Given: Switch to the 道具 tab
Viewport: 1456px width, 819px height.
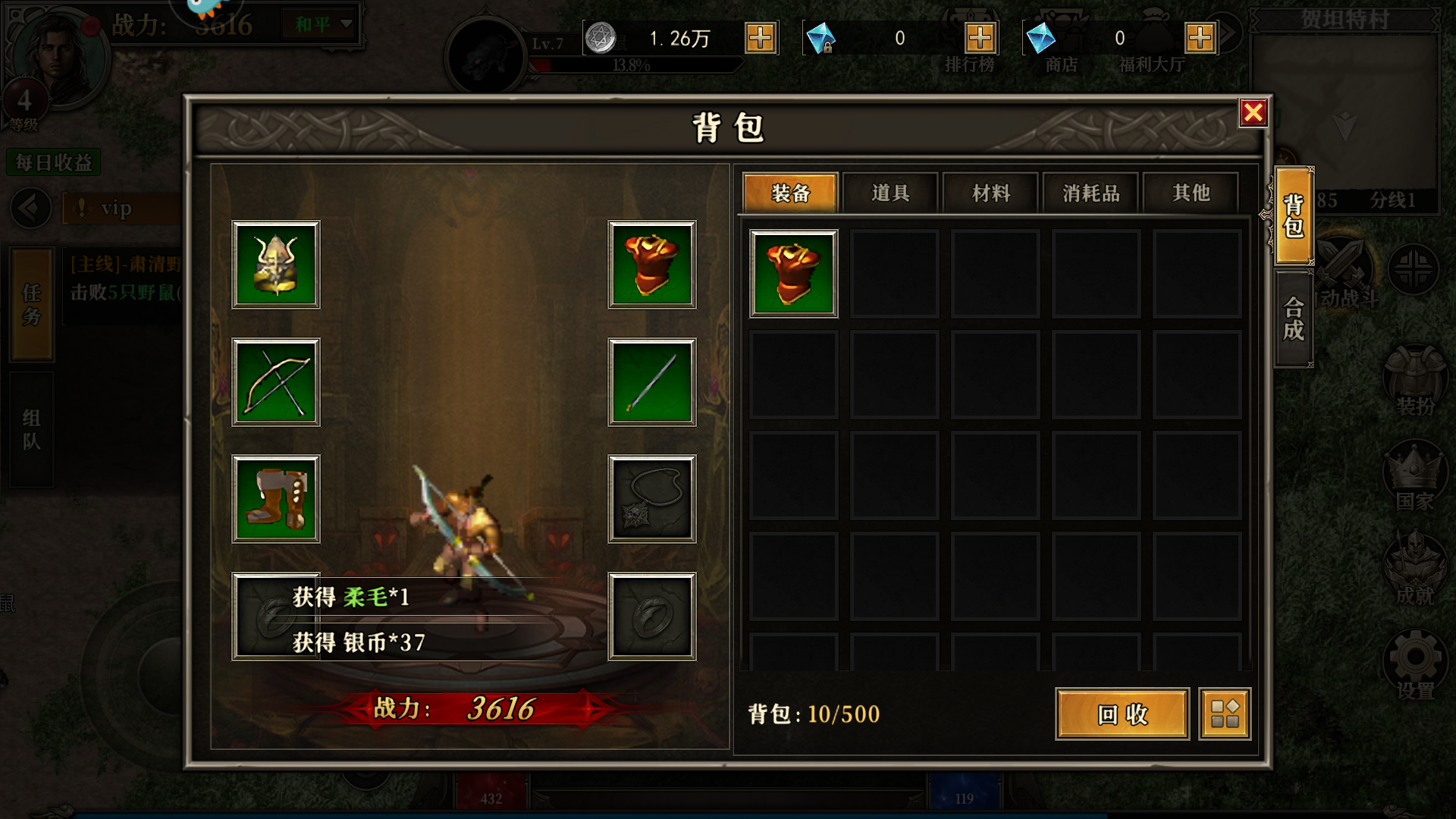Looking at the screenshot, I should click(x=889, y=193).
